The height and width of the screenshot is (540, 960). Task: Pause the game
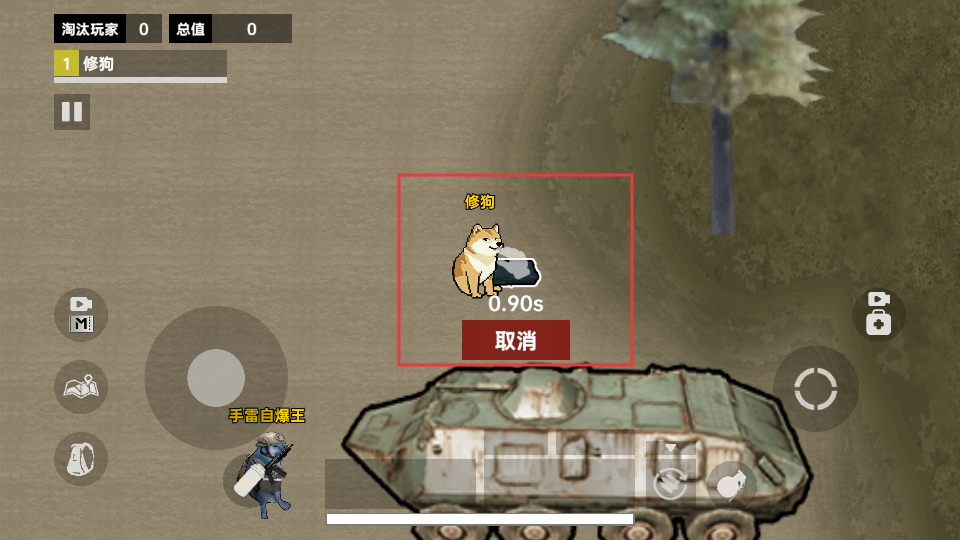tap(72, 112)
